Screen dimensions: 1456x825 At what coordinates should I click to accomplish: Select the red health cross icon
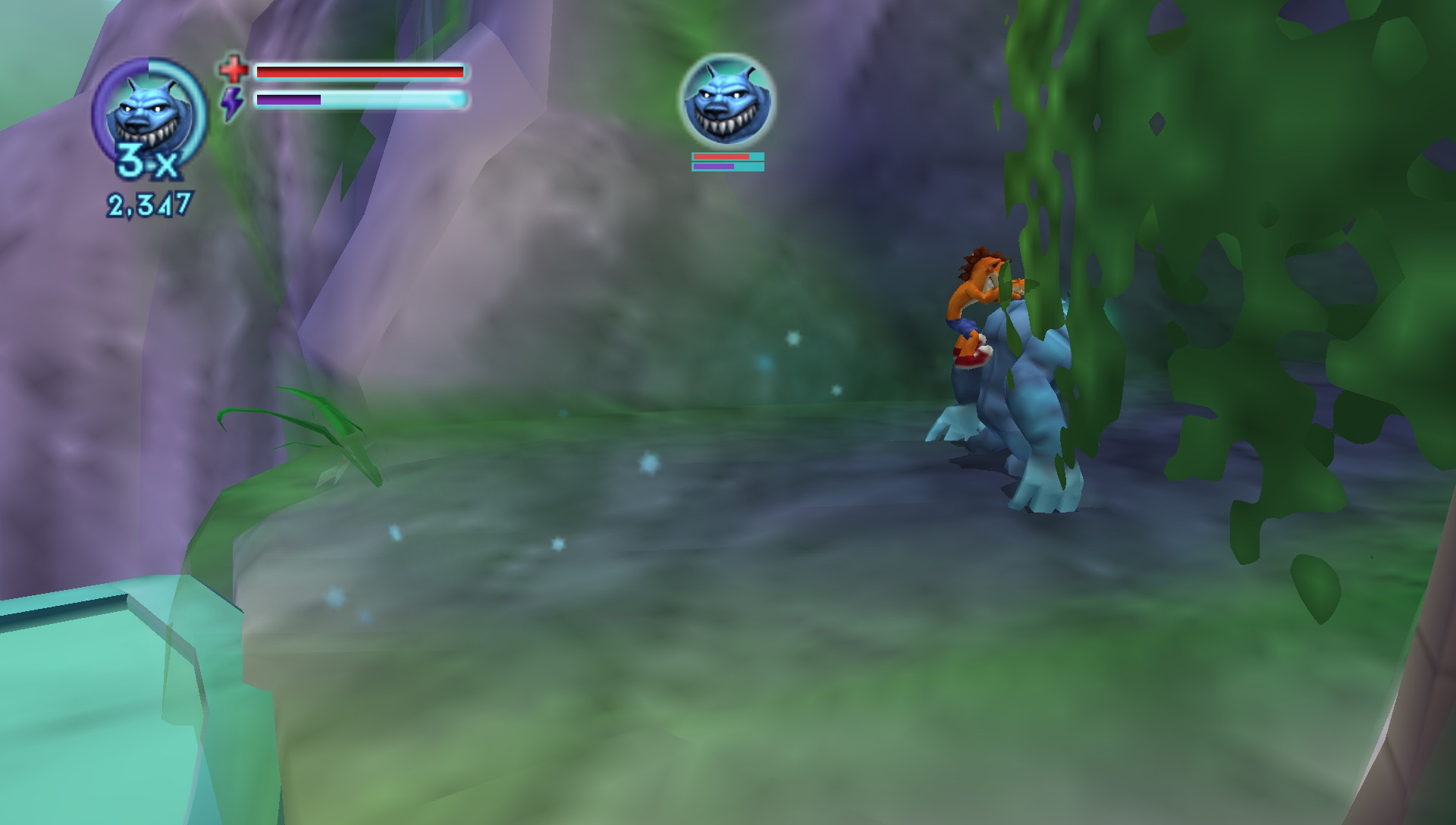pos(234,70)
